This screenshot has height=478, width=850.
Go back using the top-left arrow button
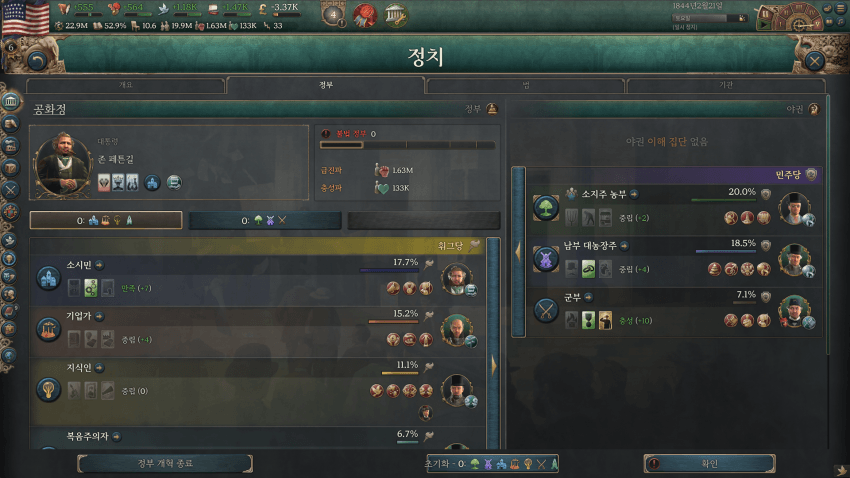coord(37,60)
